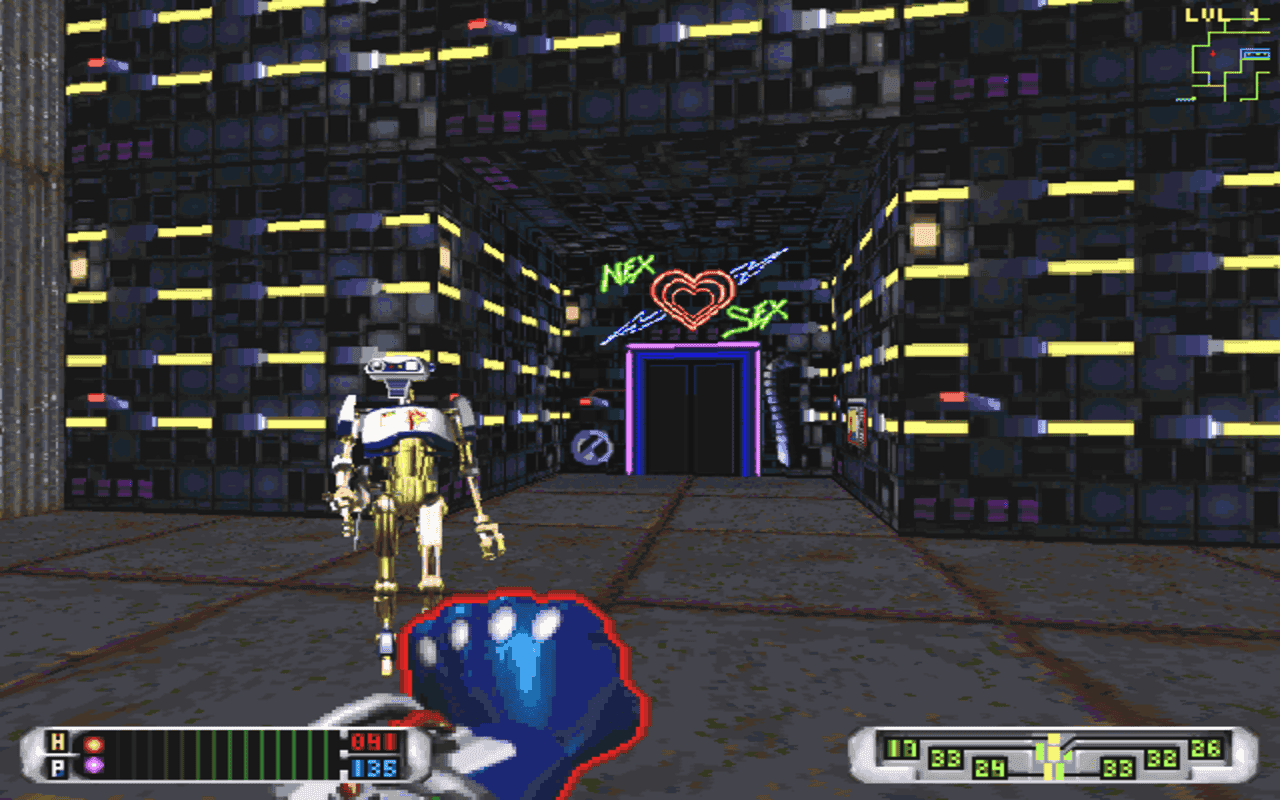Click the green striped ammo icon reading 18

(x=900, y=747)
